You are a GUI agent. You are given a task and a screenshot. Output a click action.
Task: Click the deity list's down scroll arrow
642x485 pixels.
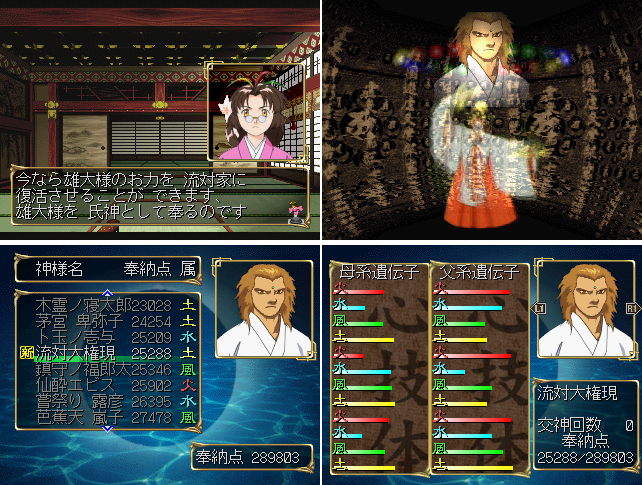pos(107,429)
